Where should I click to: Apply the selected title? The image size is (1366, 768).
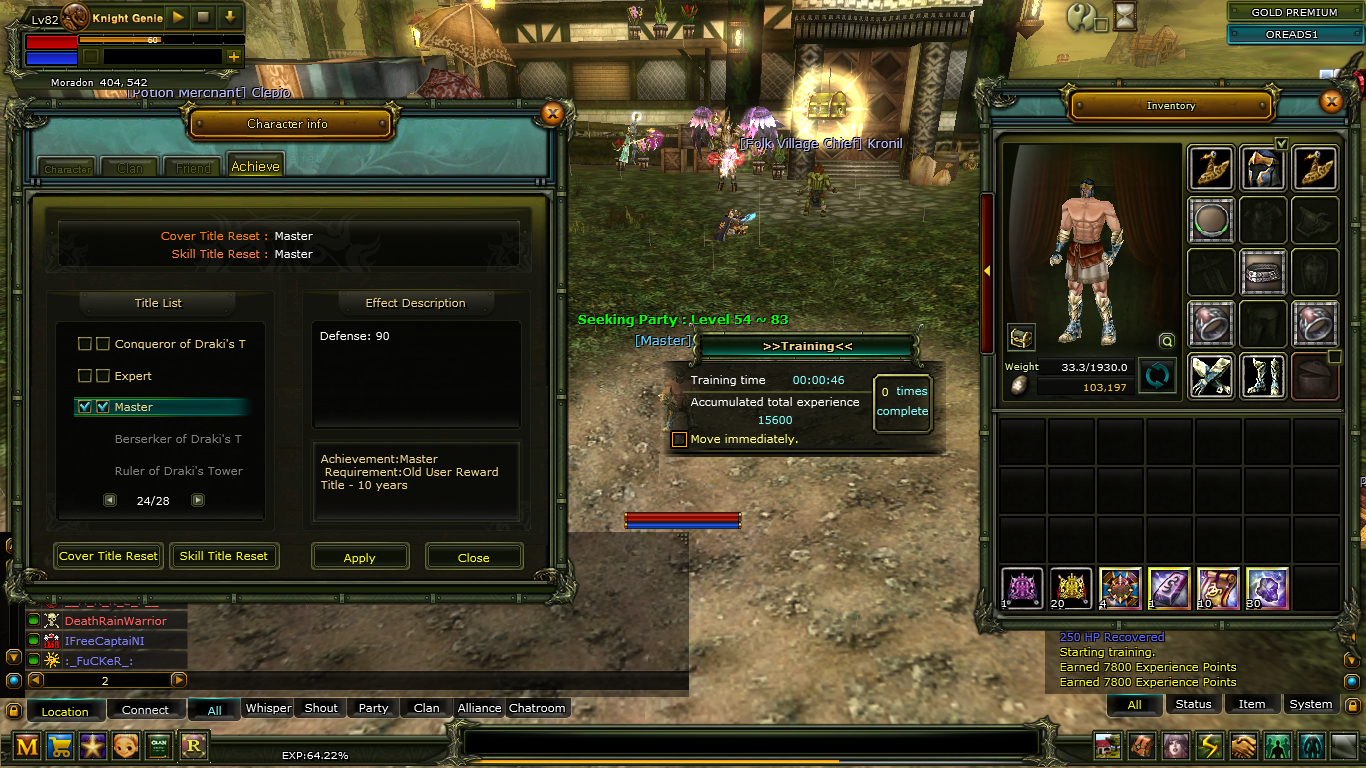[x=360, y=557]
